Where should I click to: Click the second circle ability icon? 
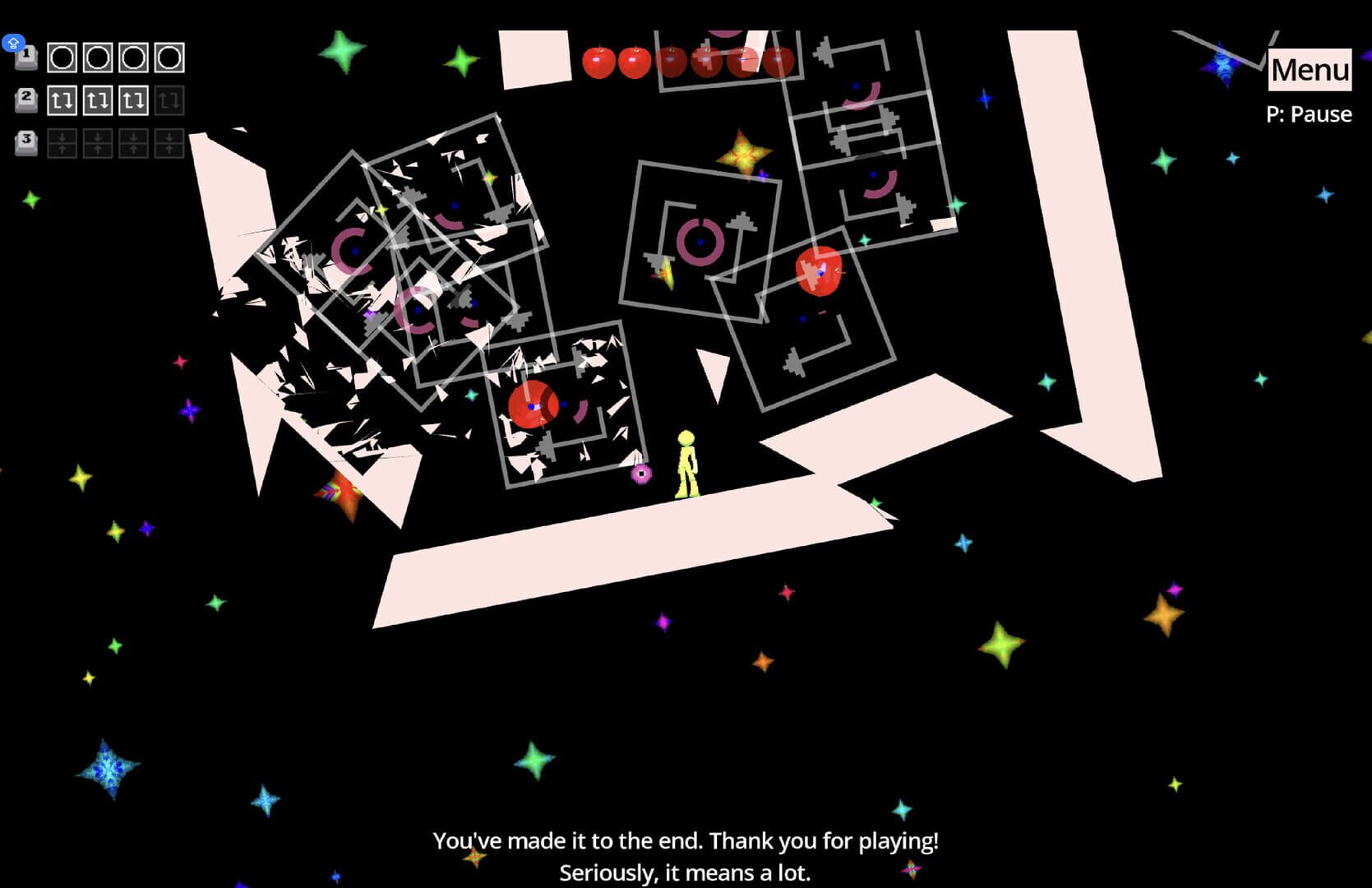coord(98,58)
